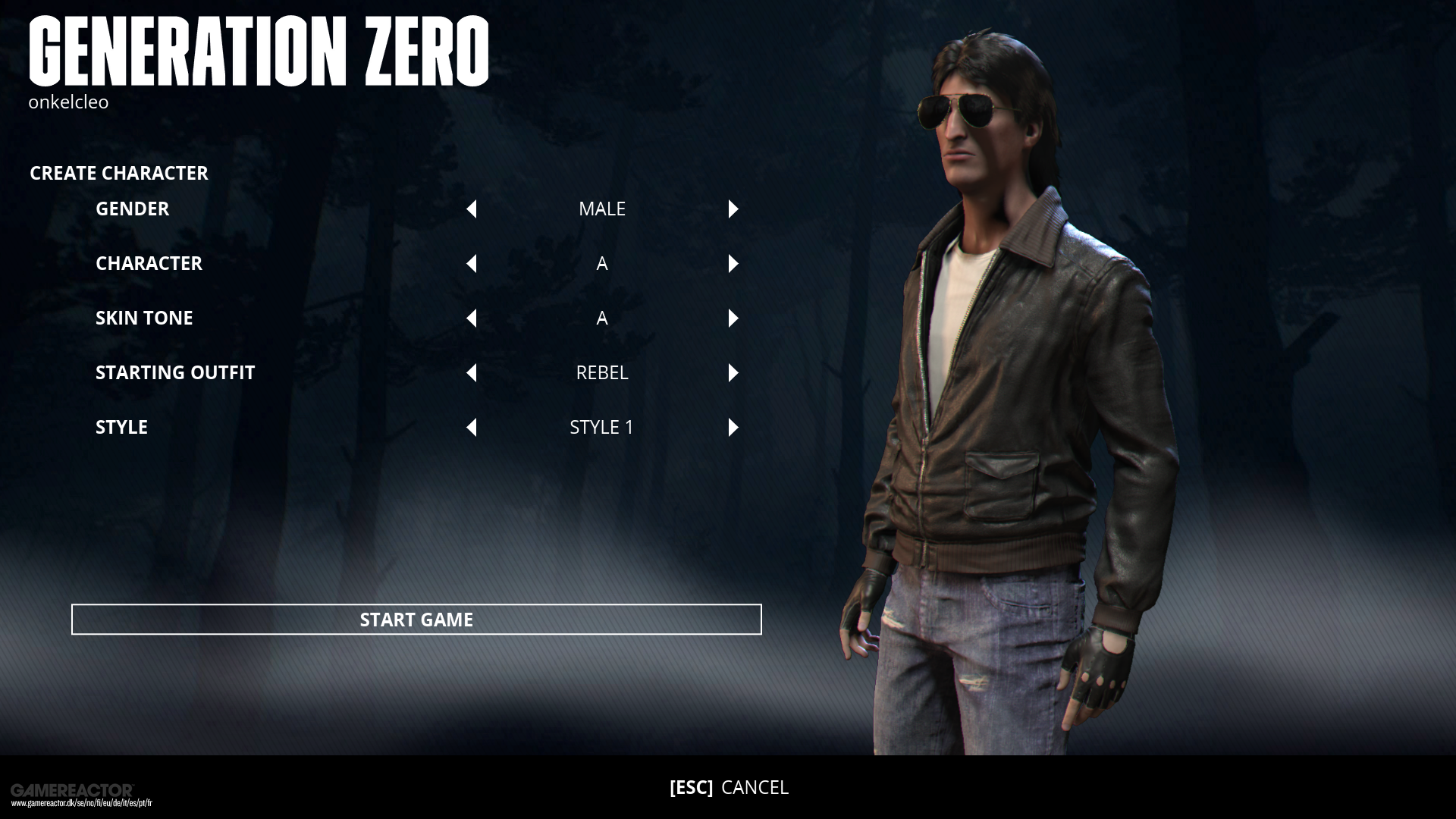
Task: Change STYLE forward with right arrow
Action: click(x=733, y=428)
